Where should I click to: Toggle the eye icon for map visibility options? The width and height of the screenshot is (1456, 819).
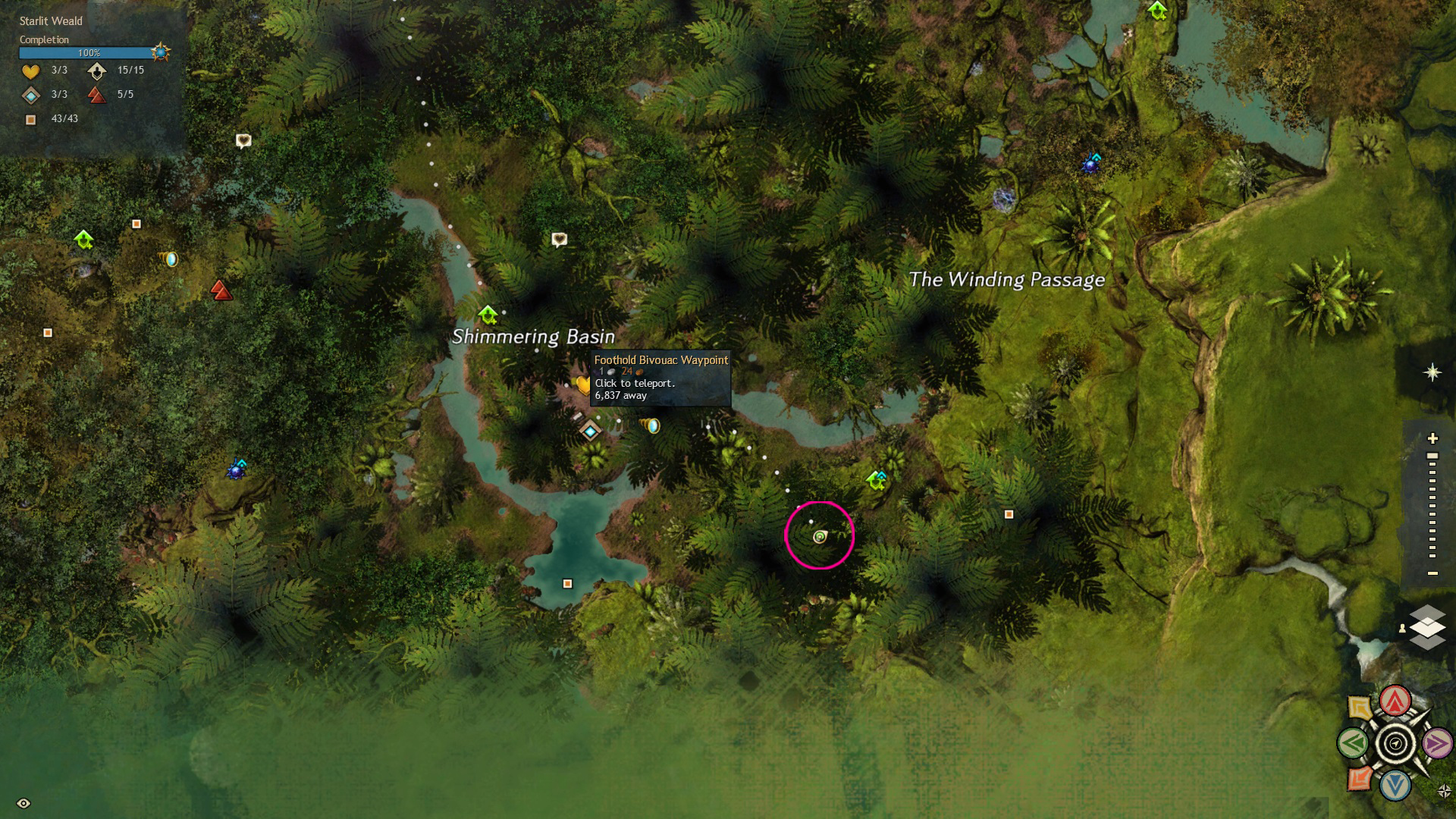tap(24, 804)
